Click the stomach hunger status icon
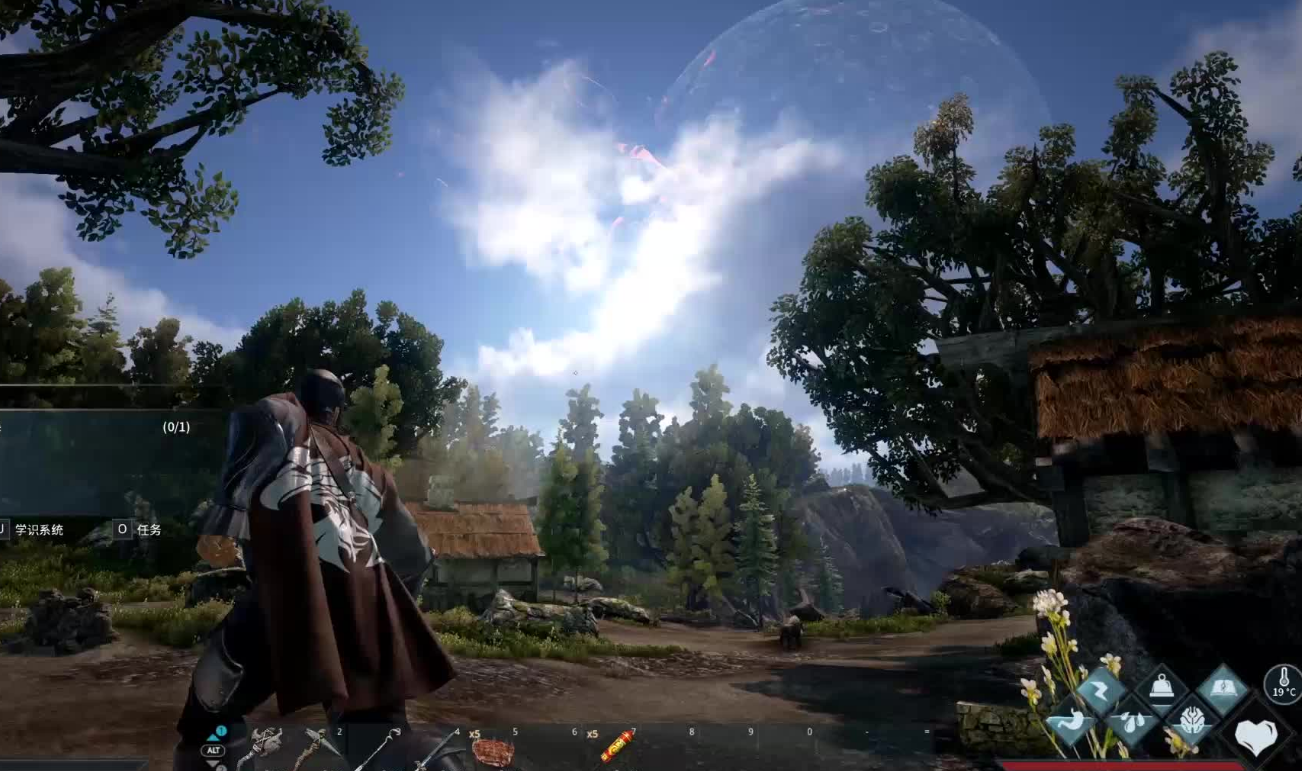The image size is (1302, 771). 1071,723
